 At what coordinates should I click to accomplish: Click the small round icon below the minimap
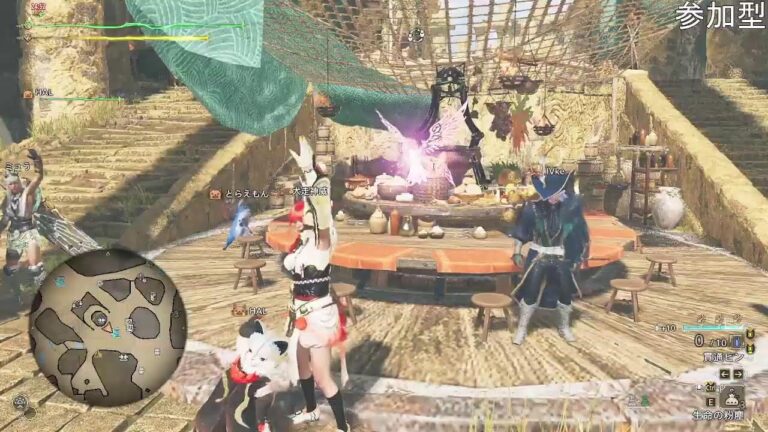[20, 403]
